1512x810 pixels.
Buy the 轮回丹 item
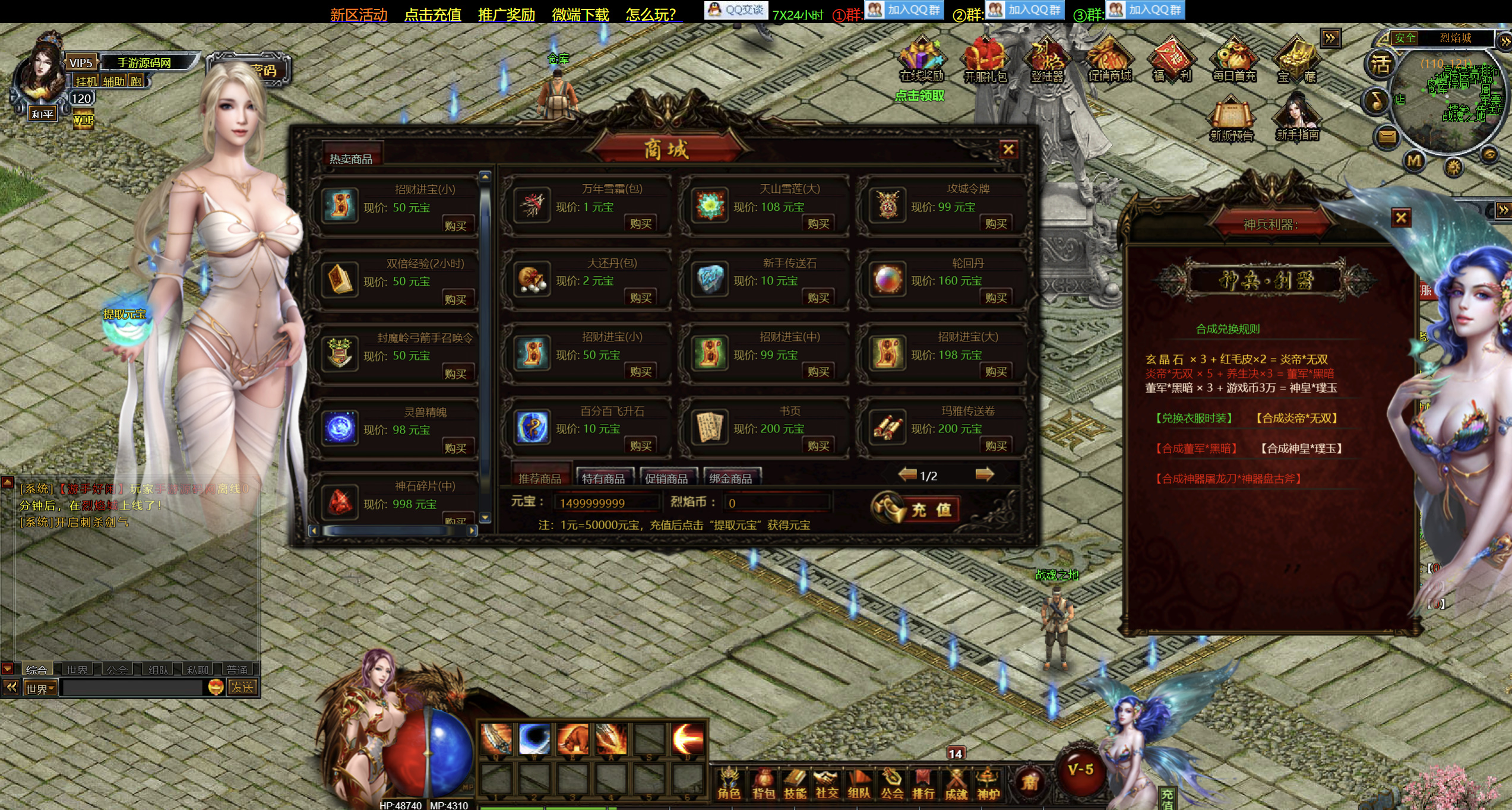tap(995, 298)
